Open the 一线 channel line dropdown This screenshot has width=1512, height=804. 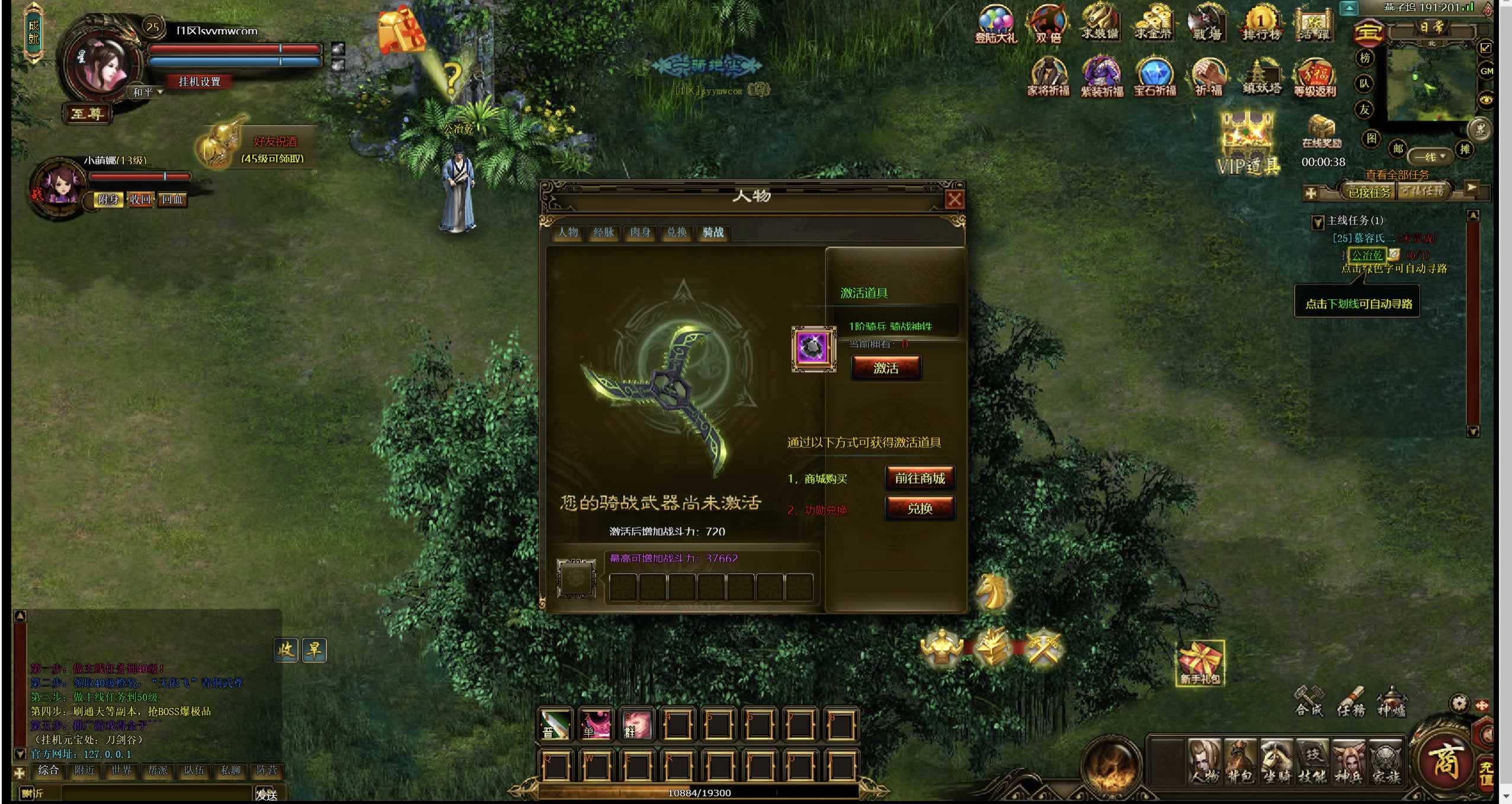tap(1431, 157)
